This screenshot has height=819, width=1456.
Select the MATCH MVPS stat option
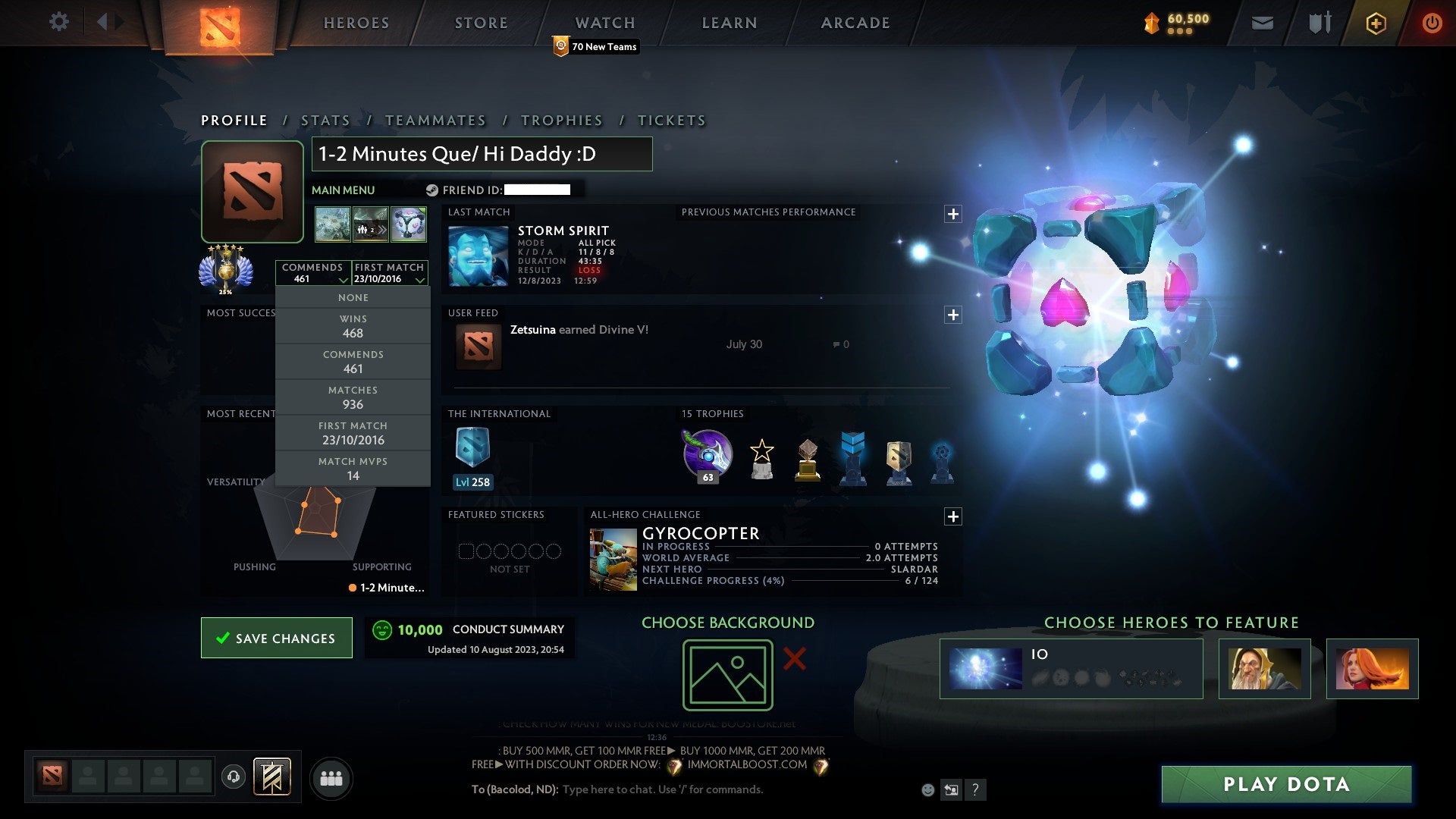click(x=353, y=468)
